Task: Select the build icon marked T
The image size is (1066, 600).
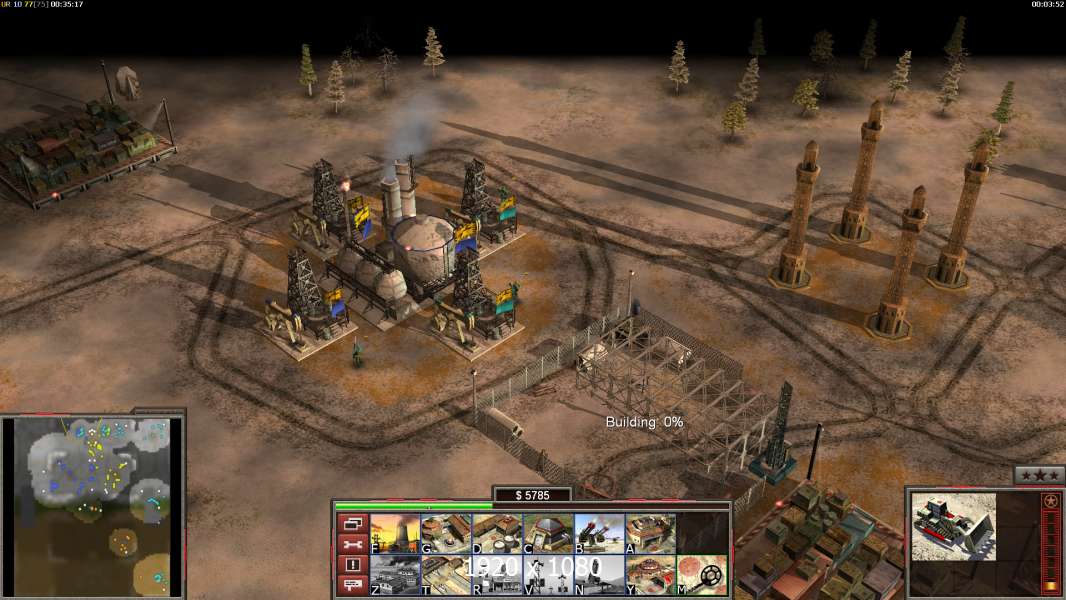Action: [446, 575]
